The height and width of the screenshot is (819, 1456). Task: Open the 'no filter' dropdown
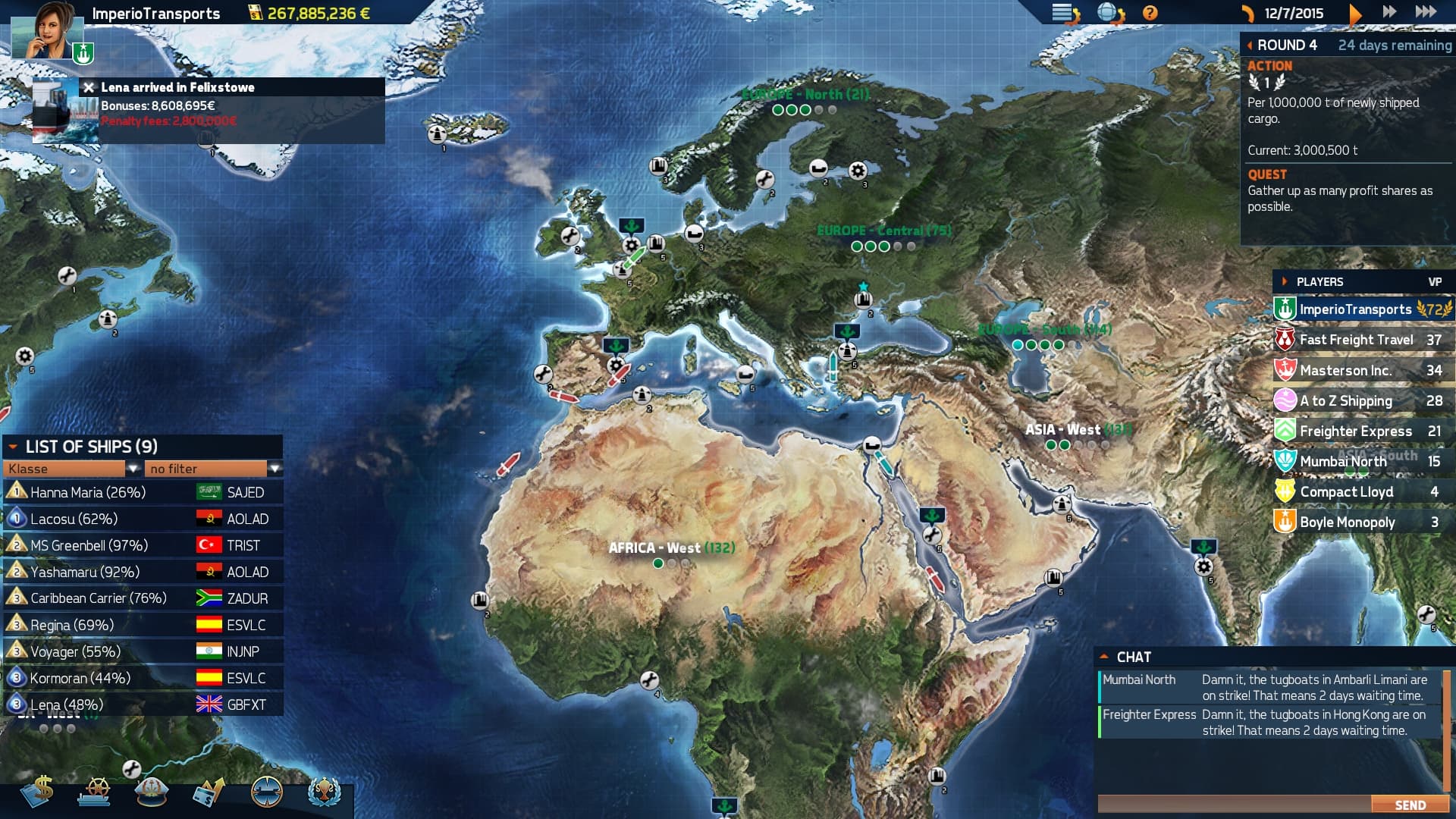pyautogui.click(x=206, y=469)
